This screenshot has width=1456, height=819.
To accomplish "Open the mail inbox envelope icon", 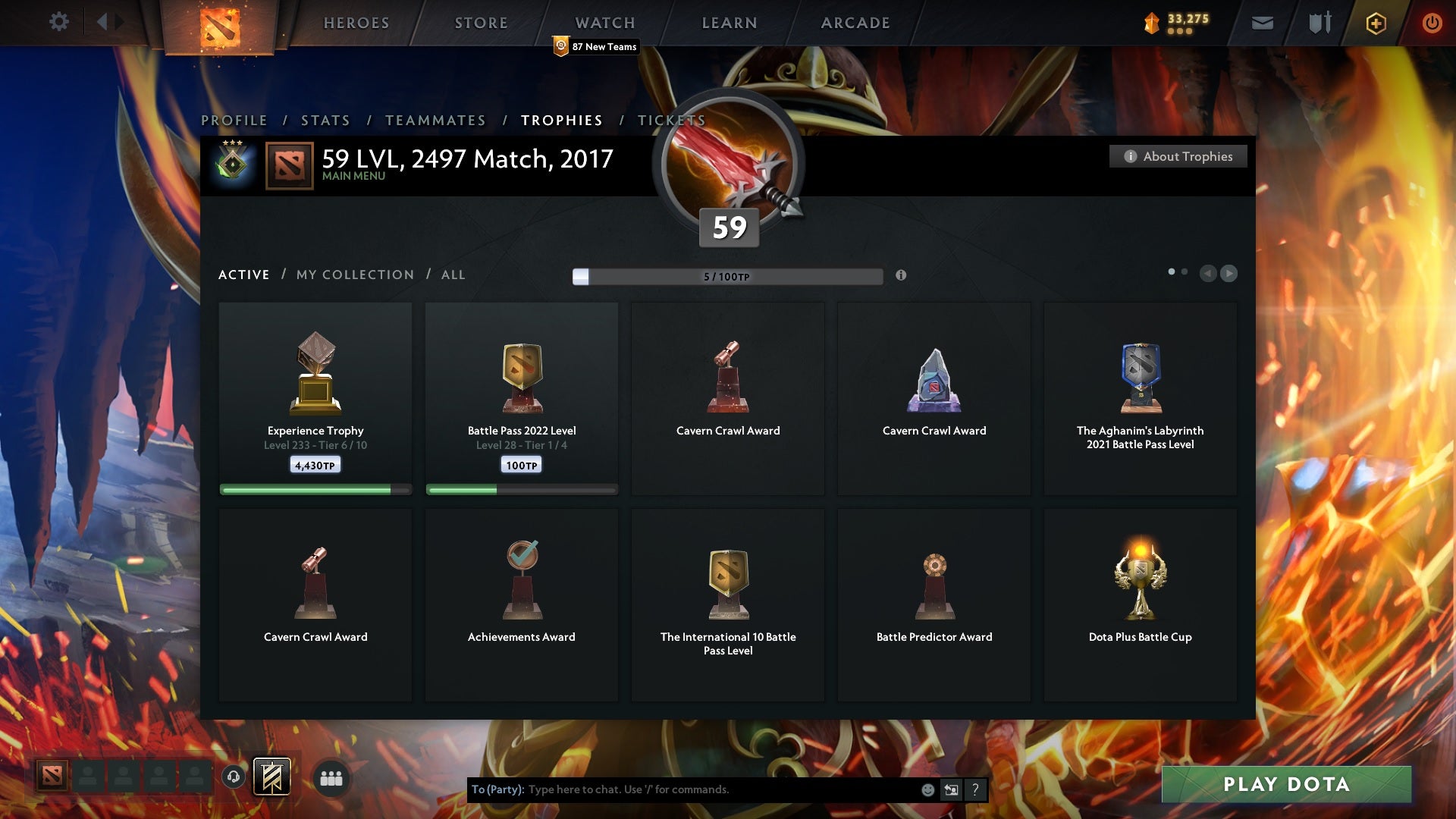I will pos(1262,23).
